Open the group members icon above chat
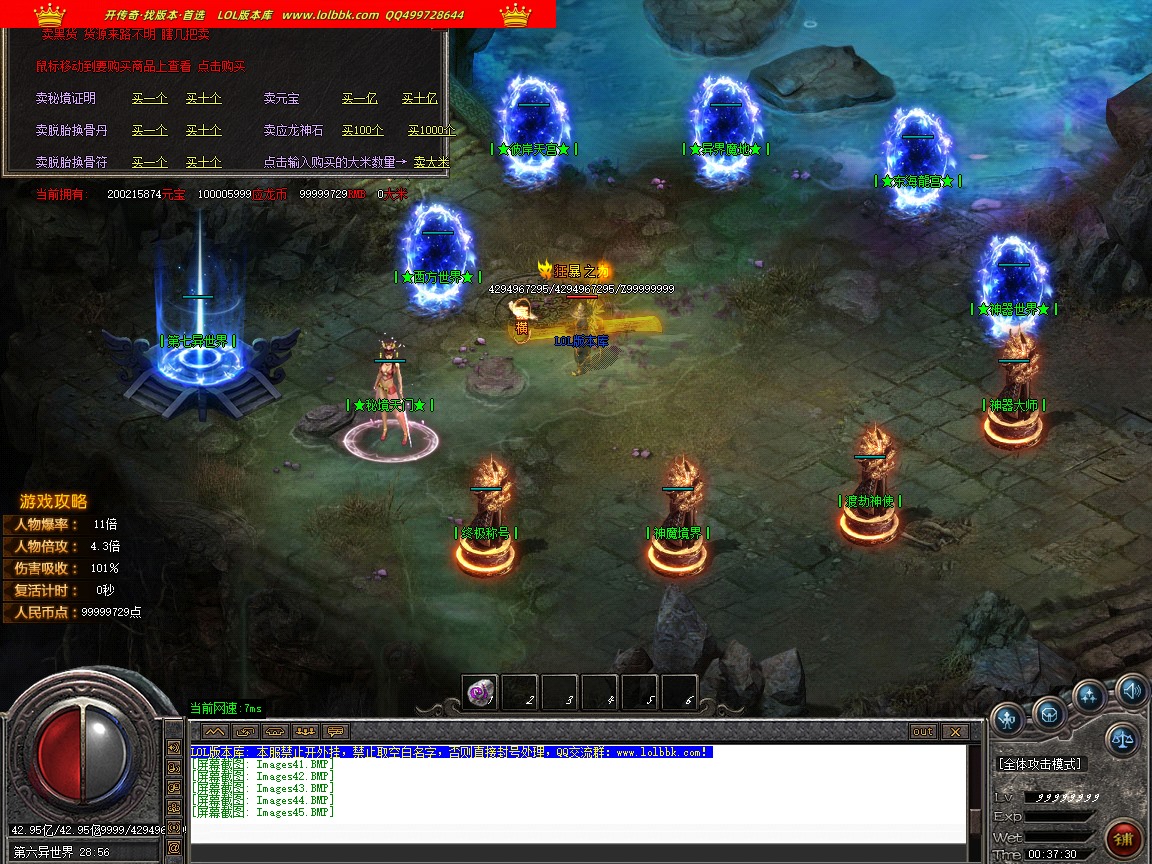Image resolution: width=1152 pixels, height=864 pixels. point(305,731)
